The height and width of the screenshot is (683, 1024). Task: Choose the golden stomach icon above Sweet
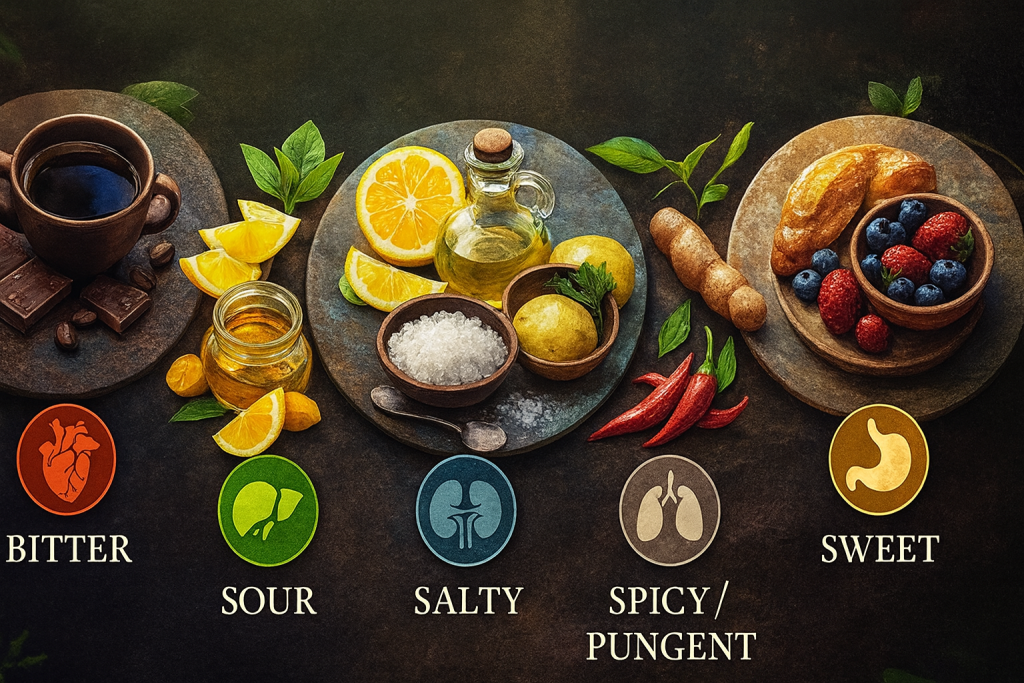tap(878, 459)
